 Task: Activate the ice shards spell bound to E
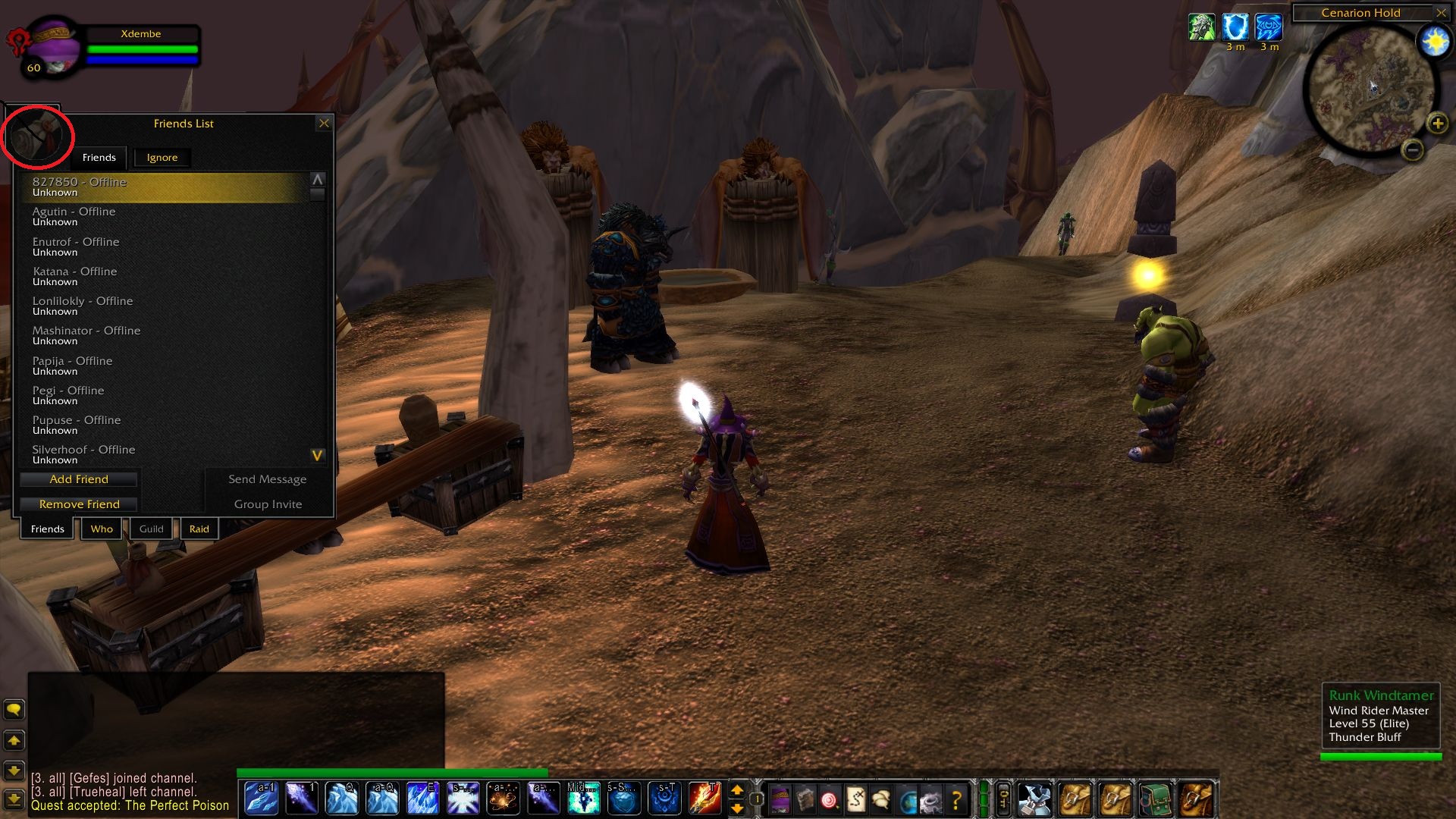pos(422,799)
